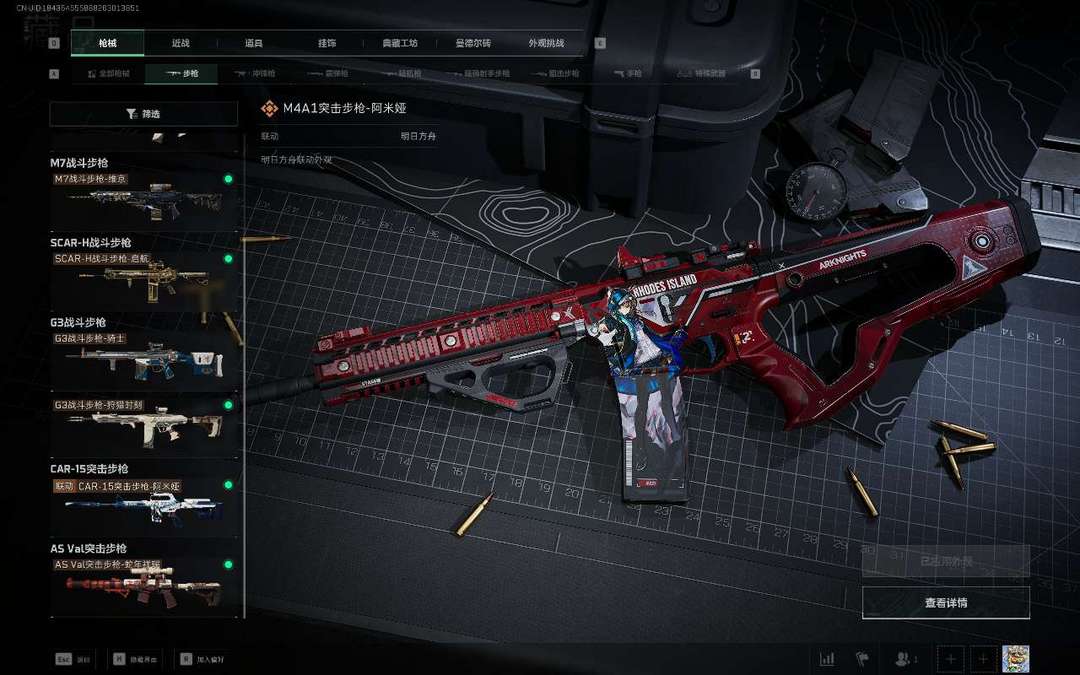Screen dimensions: 1080x675
Task: Open the 筛选 filter button
Action: (144, 114)
